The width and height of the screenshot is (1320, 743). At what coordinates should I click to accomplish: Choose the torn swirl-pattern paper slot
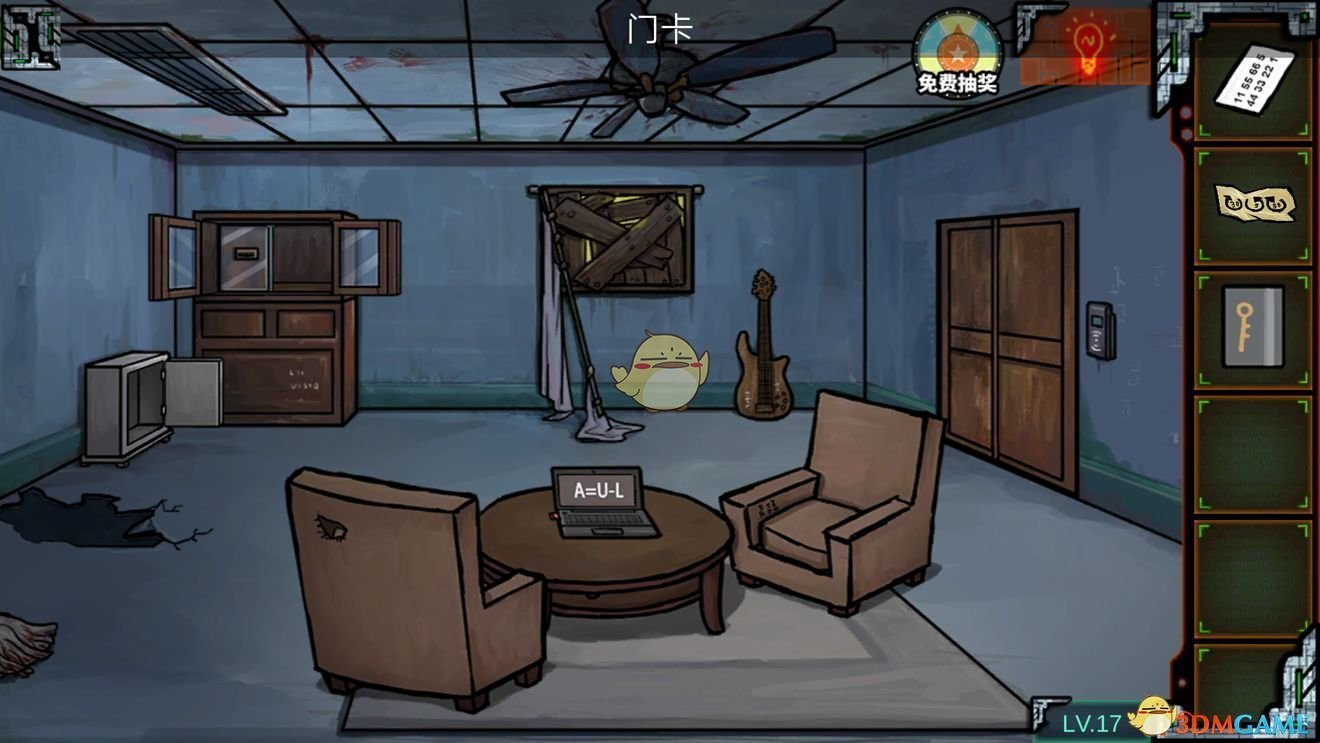(1253, 204)
